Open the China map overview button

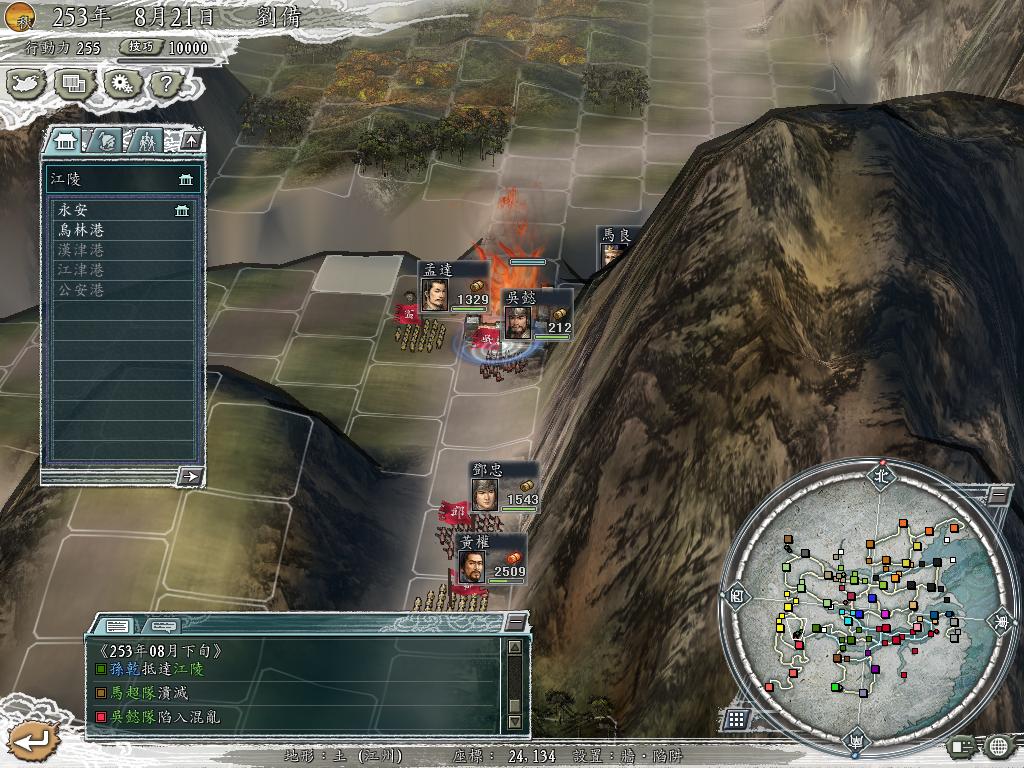26,84
